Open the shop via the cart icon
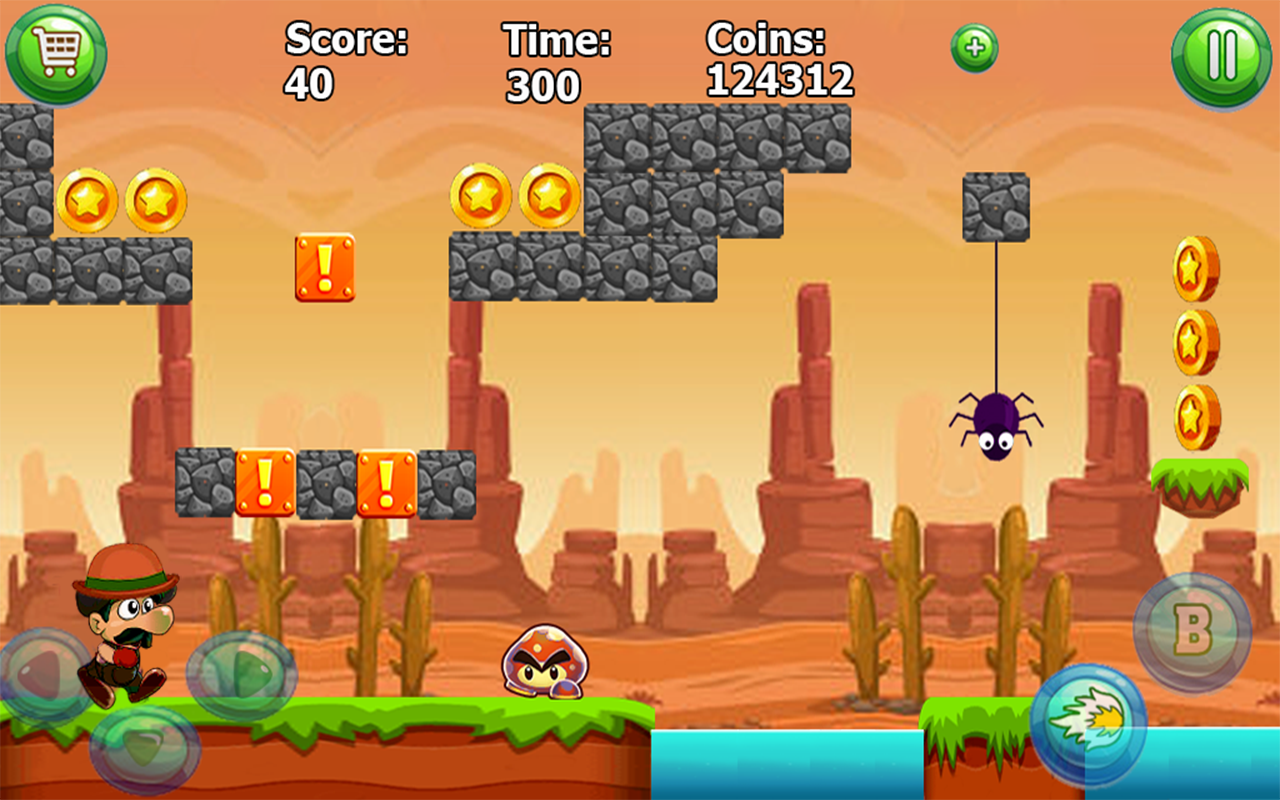 pos(57,54)
